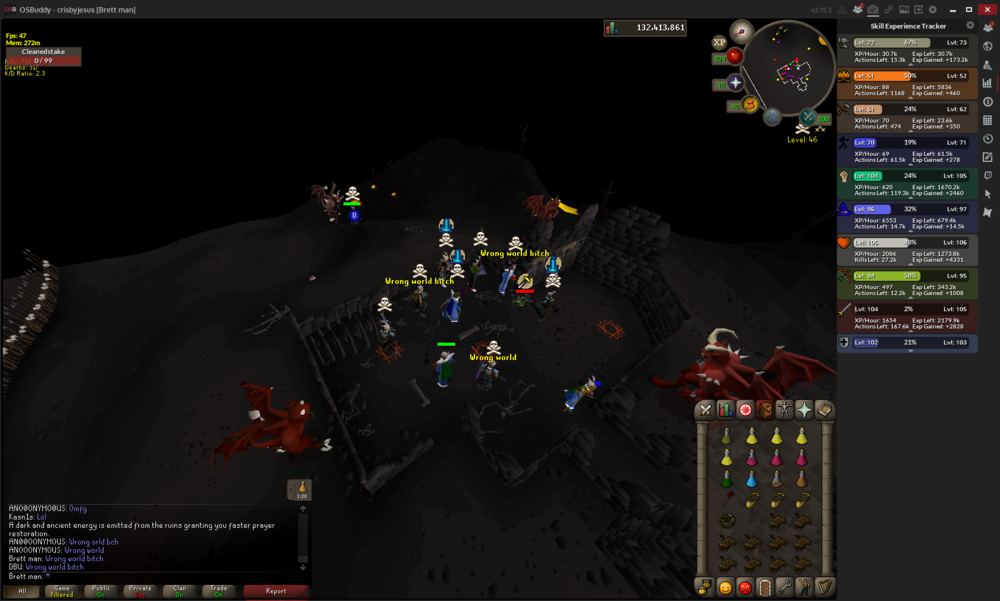Open the Music player harp tab
Viewport: 1000px width, 601px height.
coord(824,587)
